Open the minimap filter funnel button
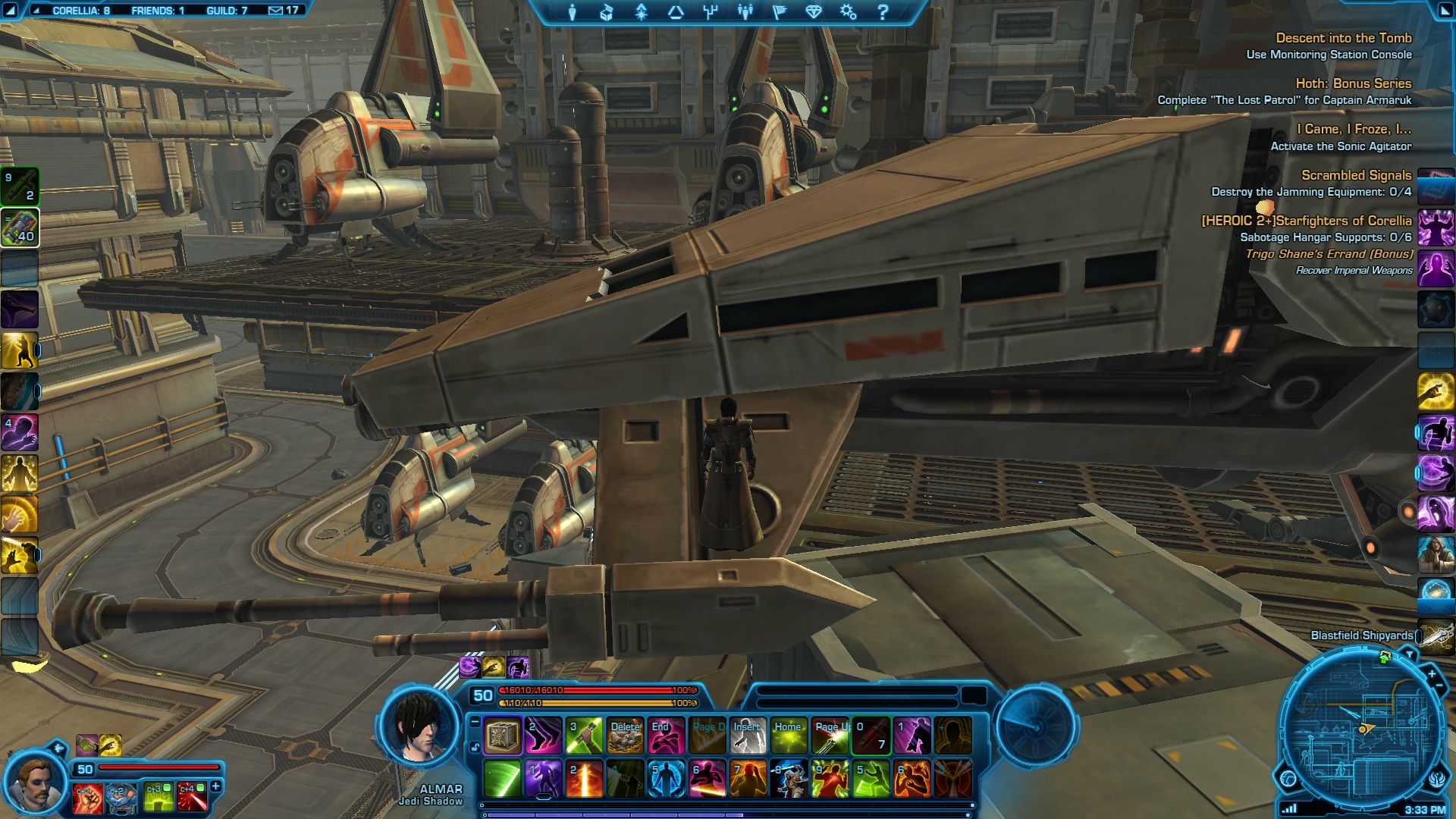Viewport: 1456px width, 819px height. pos(1410,654)
